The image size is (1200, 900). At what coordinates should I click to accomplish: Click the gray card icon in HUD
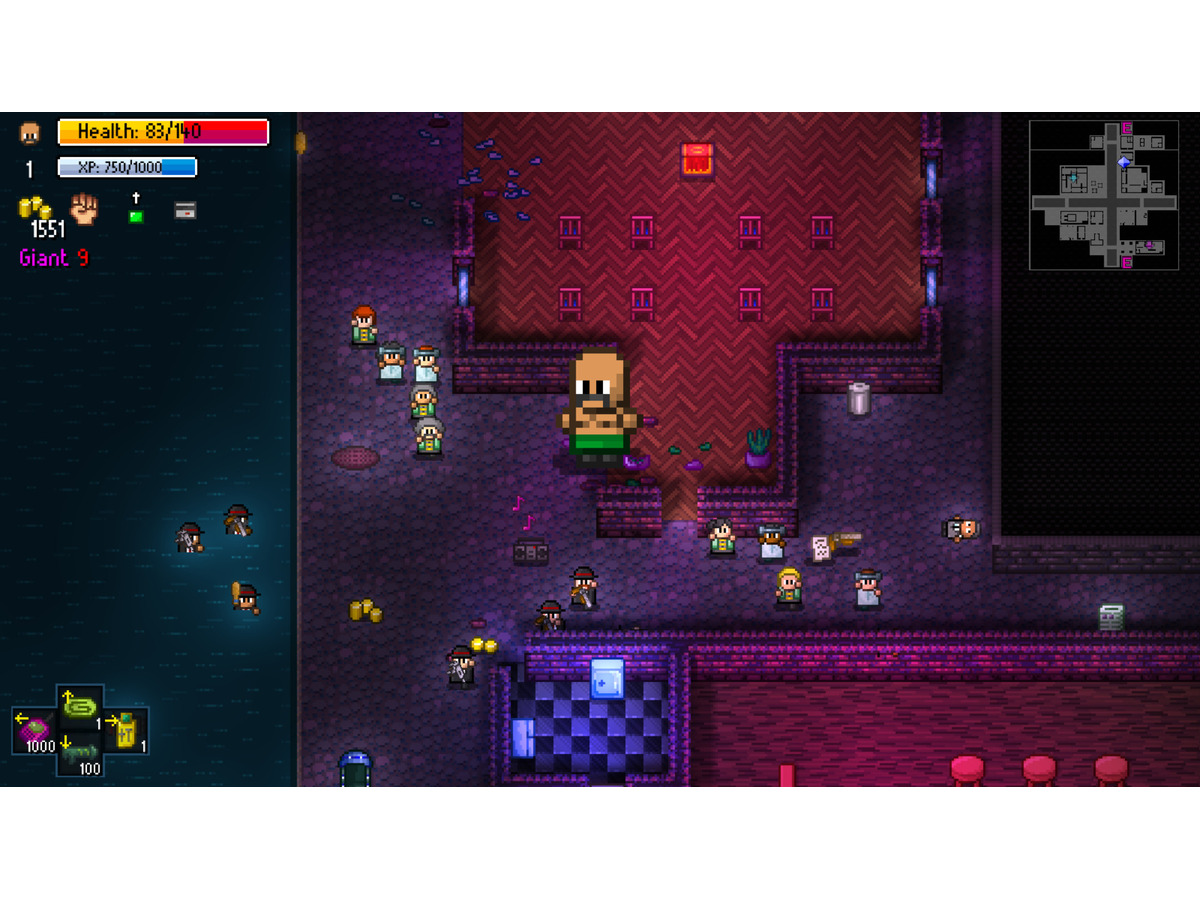pos(185,210)
